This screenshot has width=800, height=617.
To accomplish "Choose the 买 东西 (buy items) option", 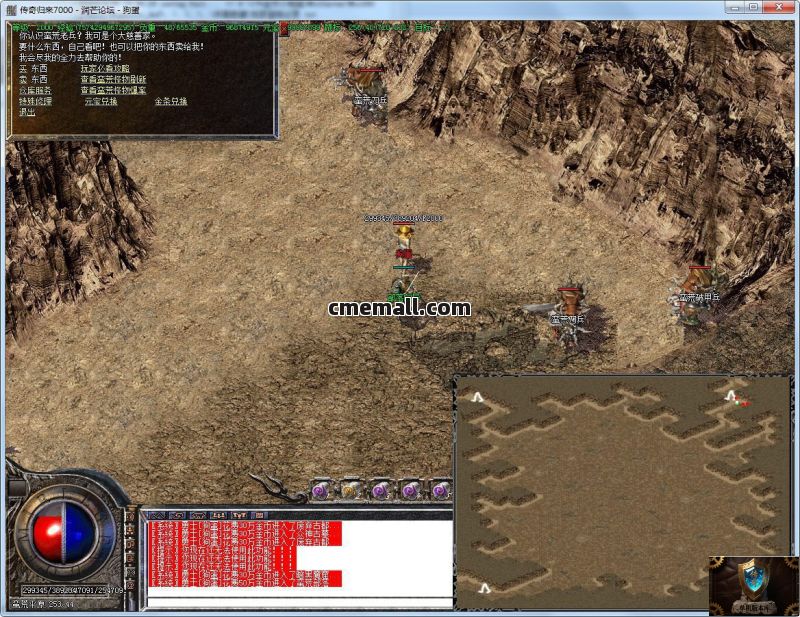I will pos(33,68).
